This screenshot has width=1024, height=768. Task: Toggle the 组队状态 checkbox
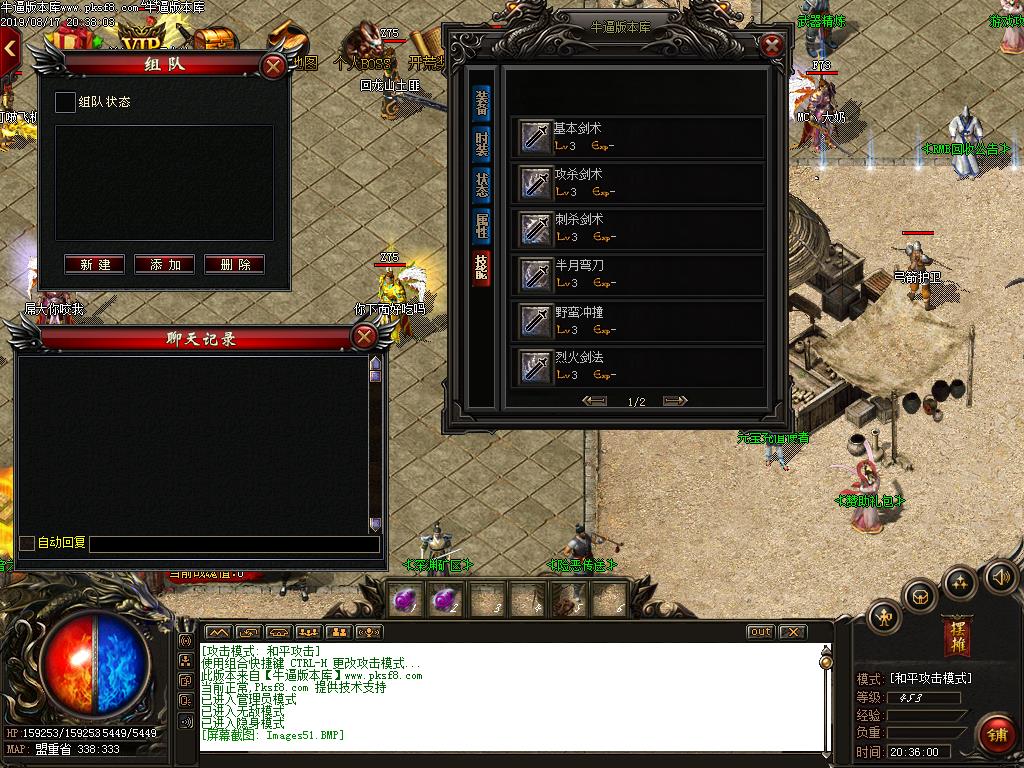[x=65, y=102]
